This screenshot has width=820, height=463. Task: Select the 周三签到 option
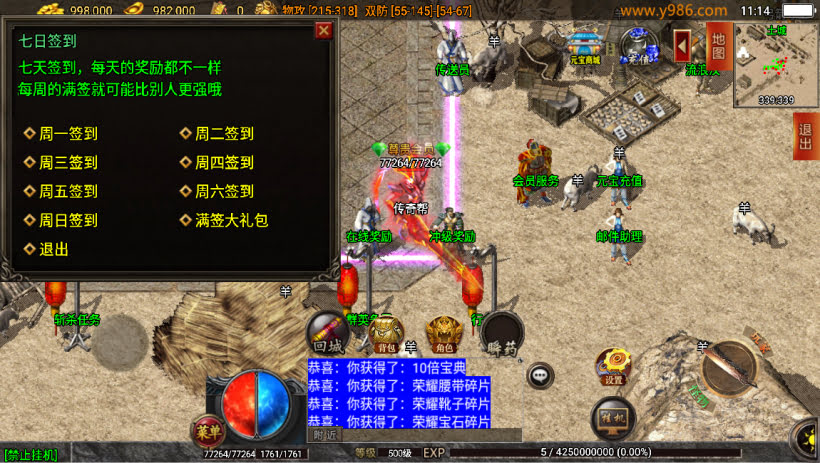67,163
